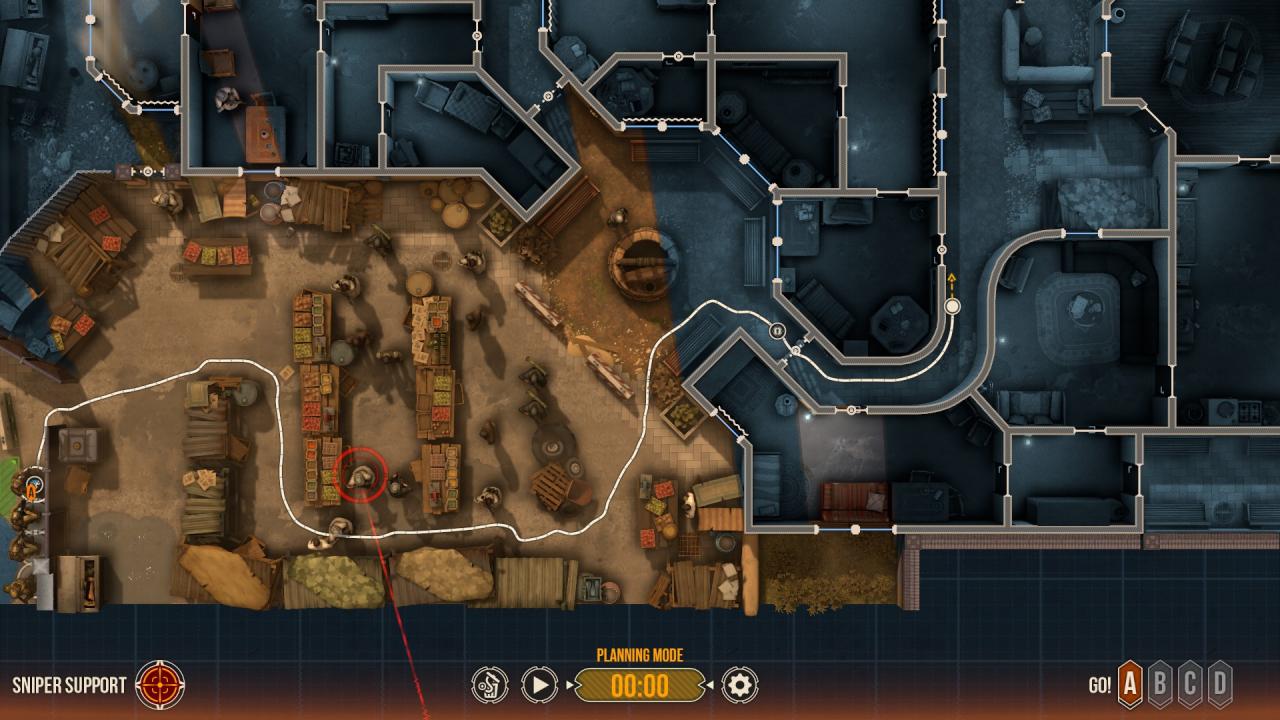Click the small waypoint node where the path splits
The width and height of the screenshot is (1280, 720).
point(796,352)
